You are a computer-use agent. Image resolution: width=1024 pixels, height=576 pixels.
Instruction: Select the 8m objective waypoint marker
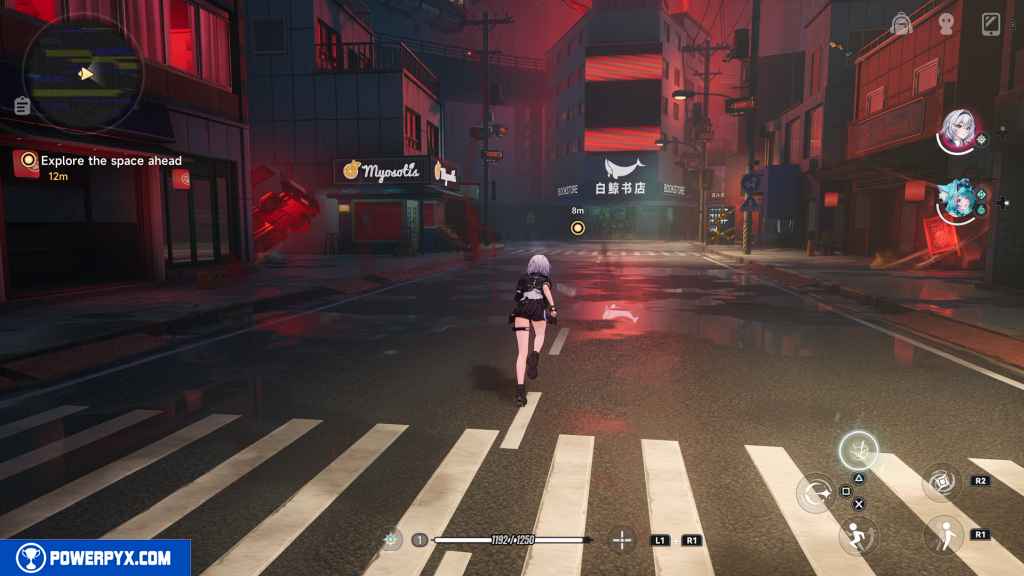pyautogui.click(x=577, y=228)
